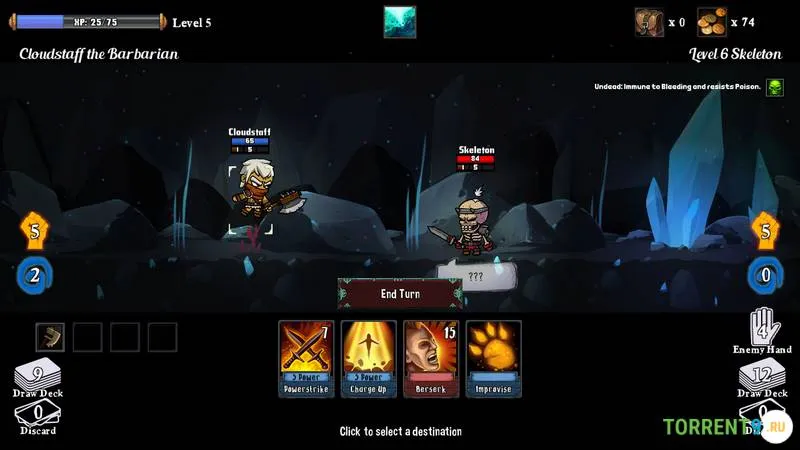Select the glove item in equipment slot
The width and height of the screenshot is (800, 450).
tap(50, 337)
